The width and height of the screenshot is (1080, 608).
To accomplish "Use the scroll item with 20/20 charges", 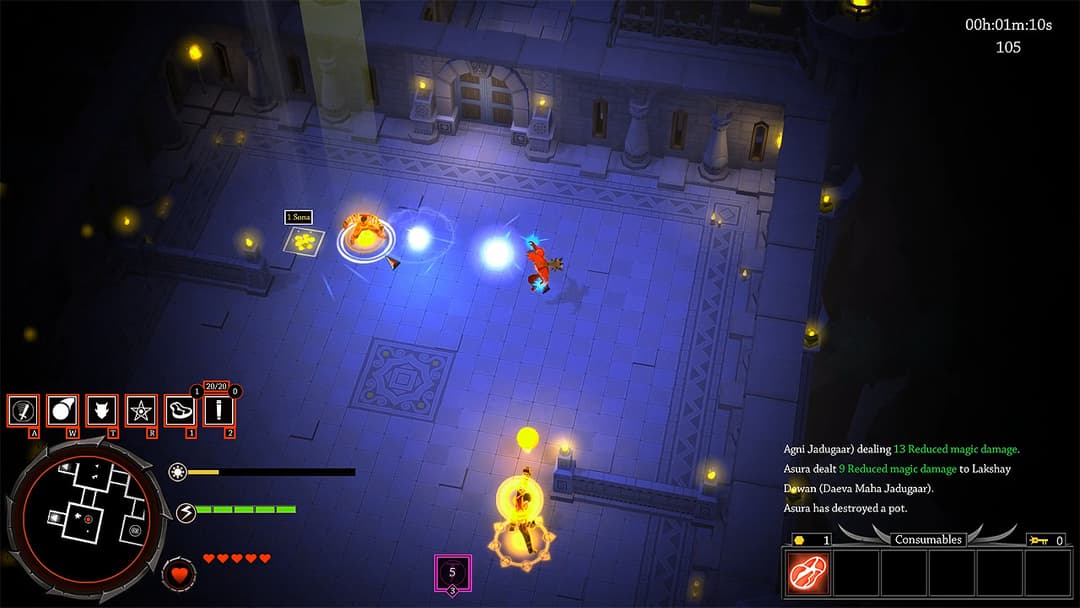I will coord(218,410).
